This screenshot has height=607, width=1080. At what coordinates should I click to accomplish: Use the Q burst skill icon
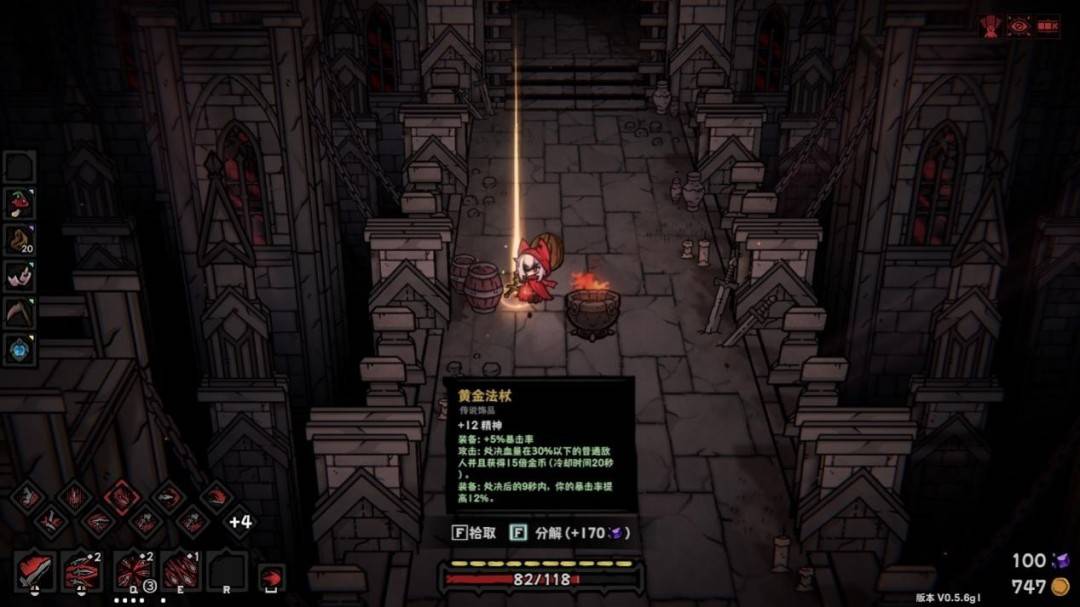click(133, 570)
